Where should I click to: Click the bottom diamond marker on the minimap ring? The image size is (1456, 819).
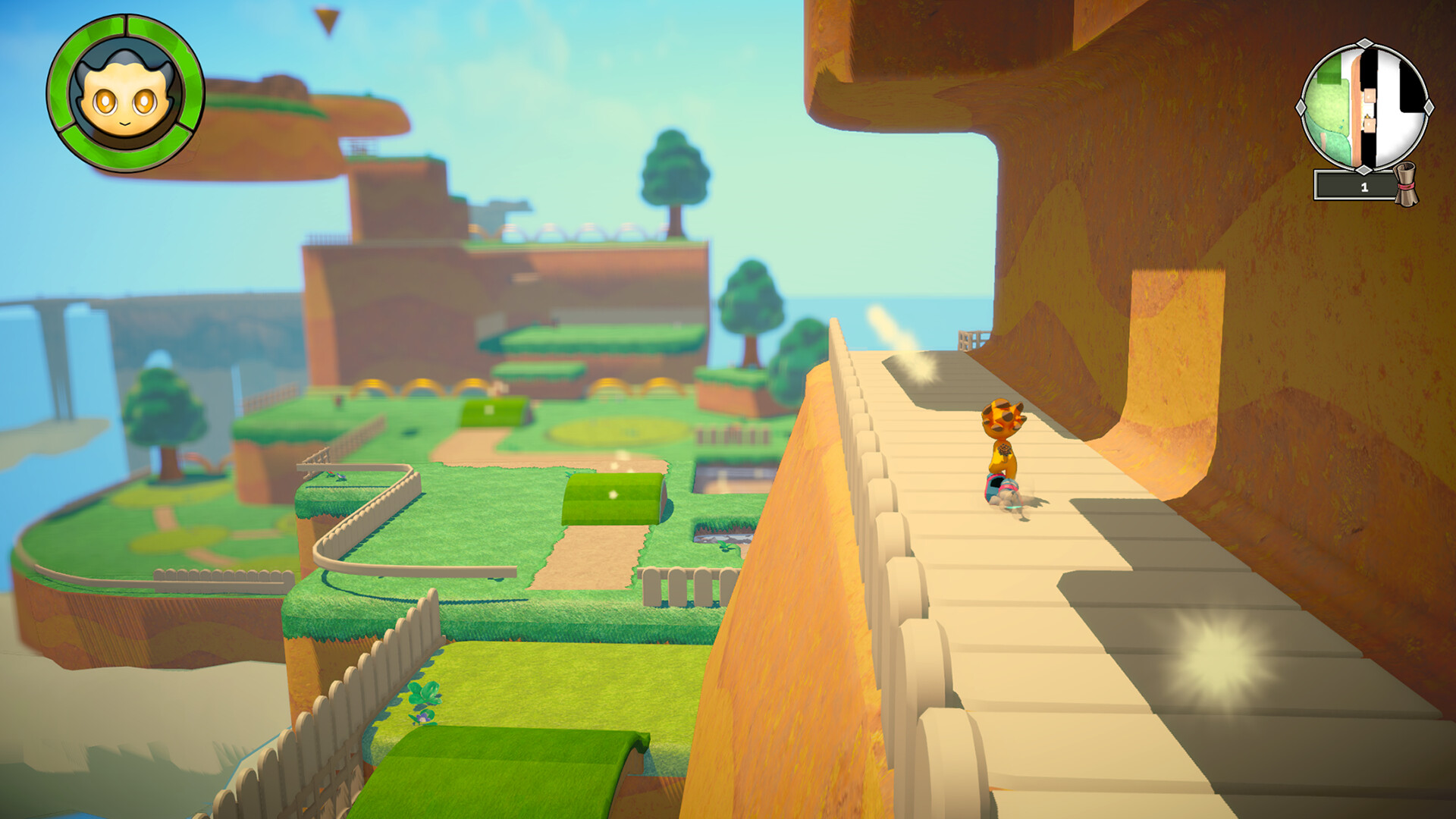tap(1364, 168)
